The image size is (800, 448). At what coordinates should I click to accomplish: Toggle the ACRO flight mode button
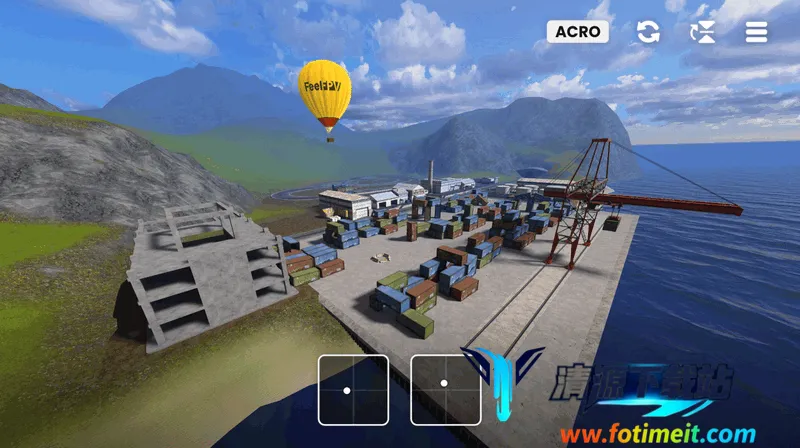[x=578, y=31]
